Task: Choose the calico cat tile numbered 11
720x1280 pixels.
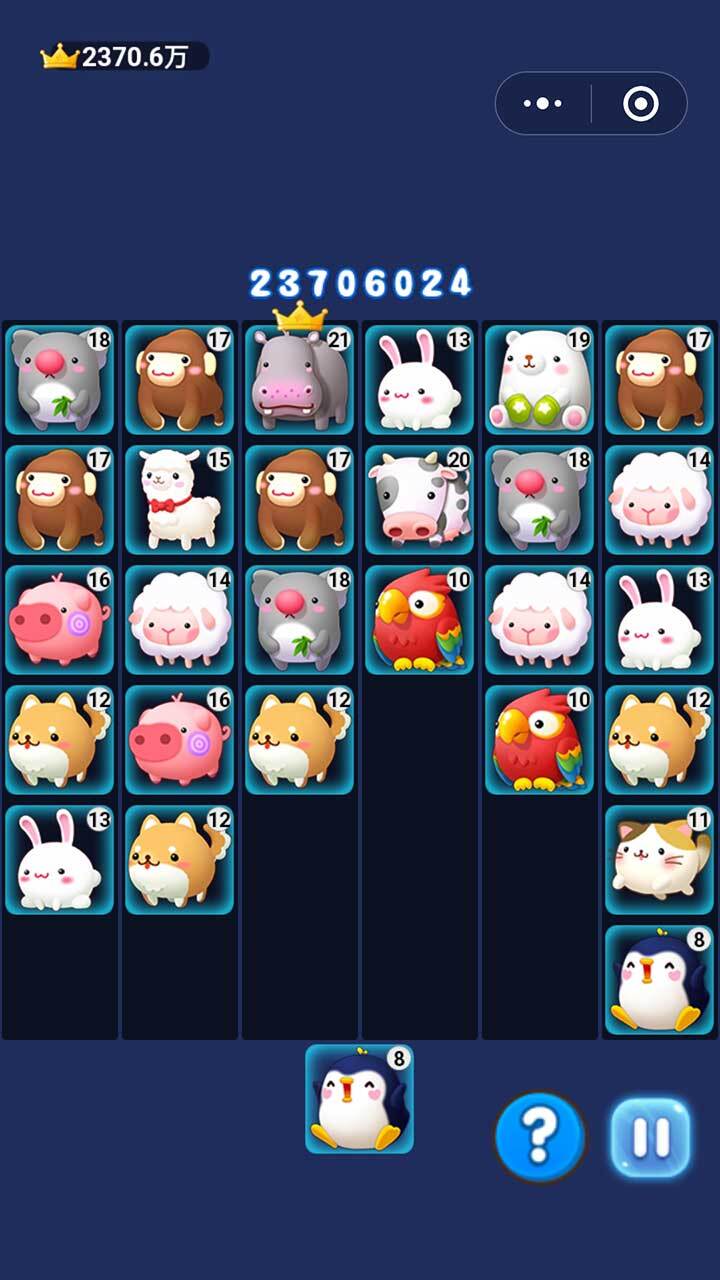Action: 659,860
